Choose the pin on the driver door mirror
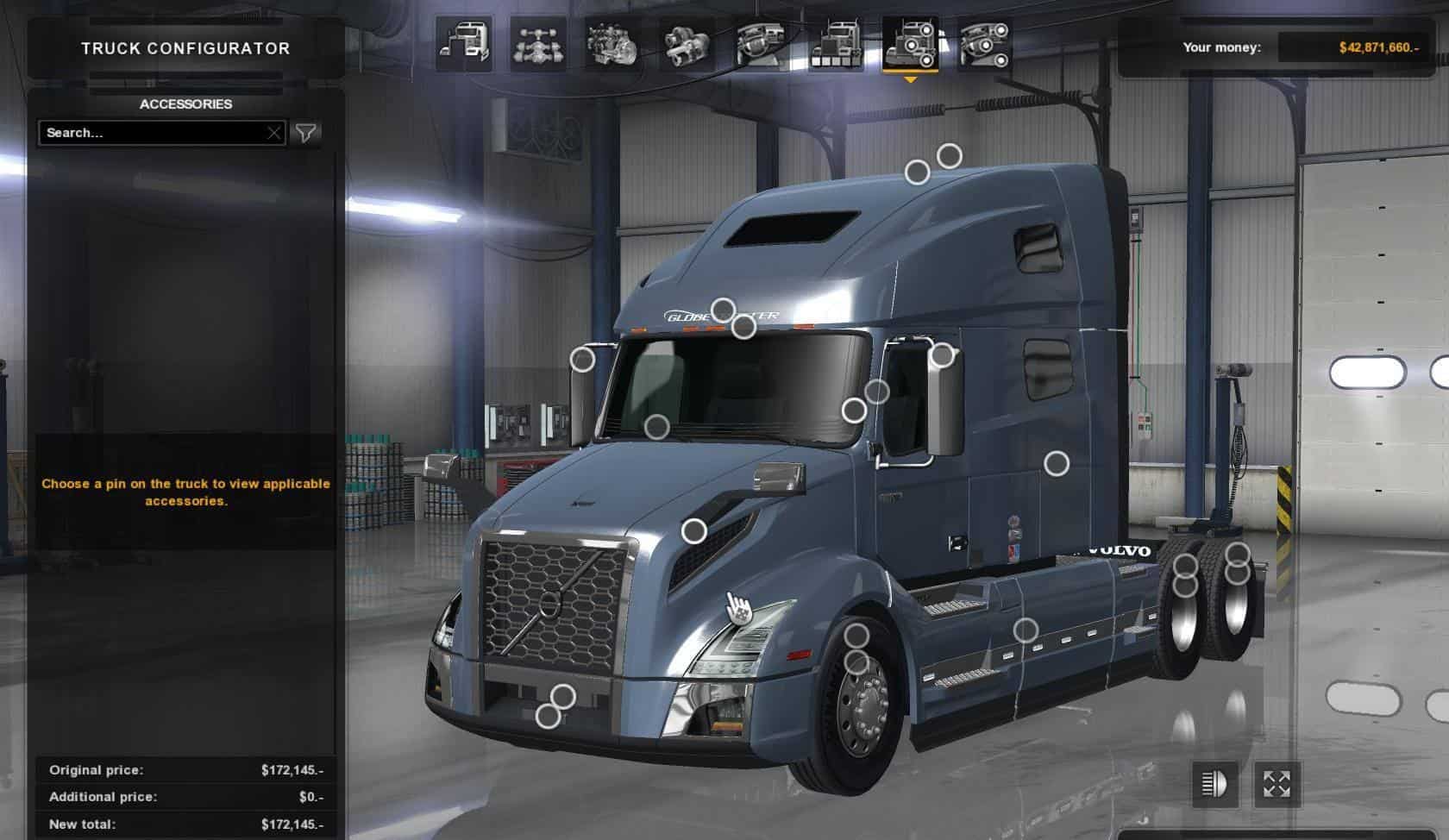 943,354
